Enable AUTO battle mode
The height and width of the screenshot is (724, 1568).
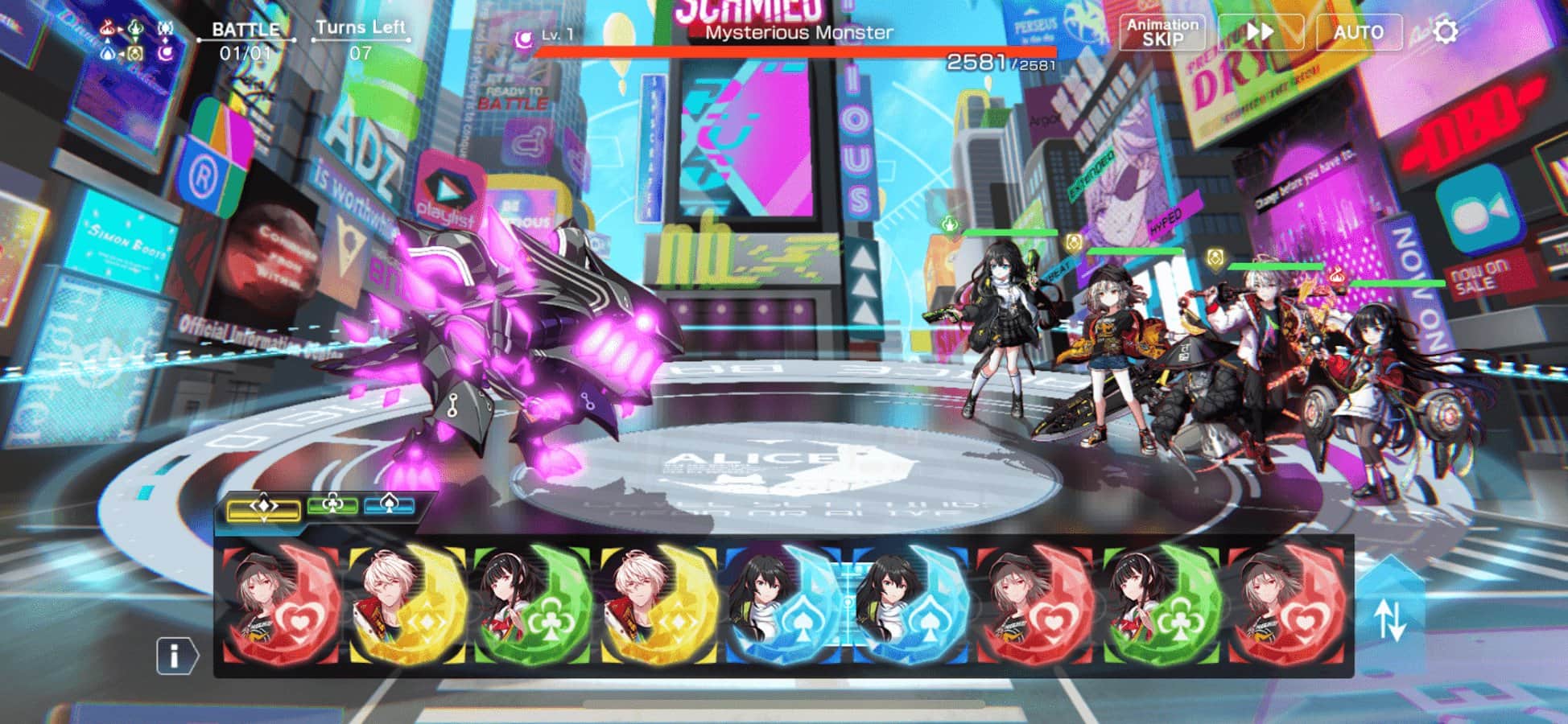tap(1358, 32)
